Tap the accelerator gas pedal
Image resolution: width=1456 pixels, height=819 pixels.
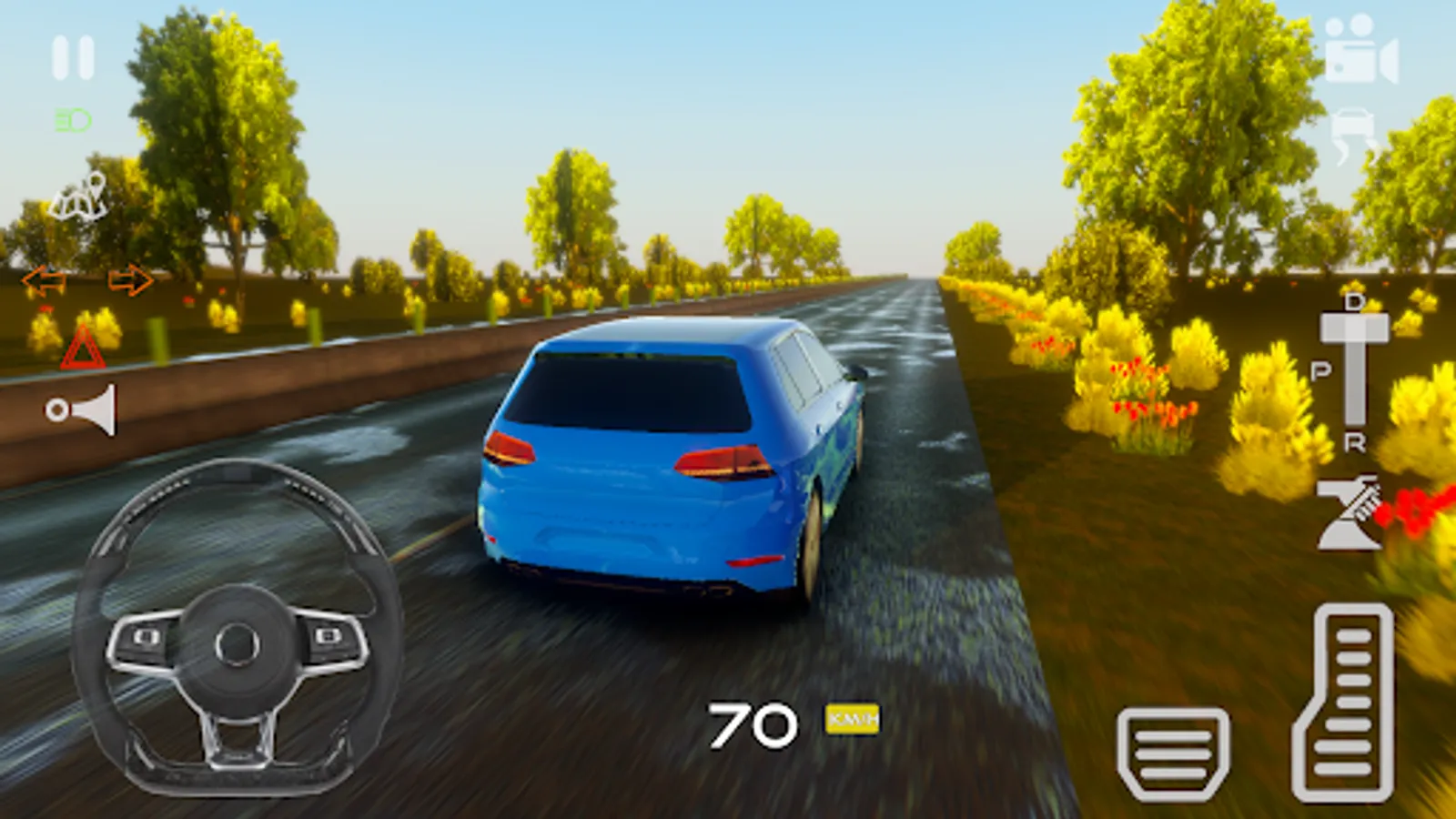click(x=1343, y=703)
